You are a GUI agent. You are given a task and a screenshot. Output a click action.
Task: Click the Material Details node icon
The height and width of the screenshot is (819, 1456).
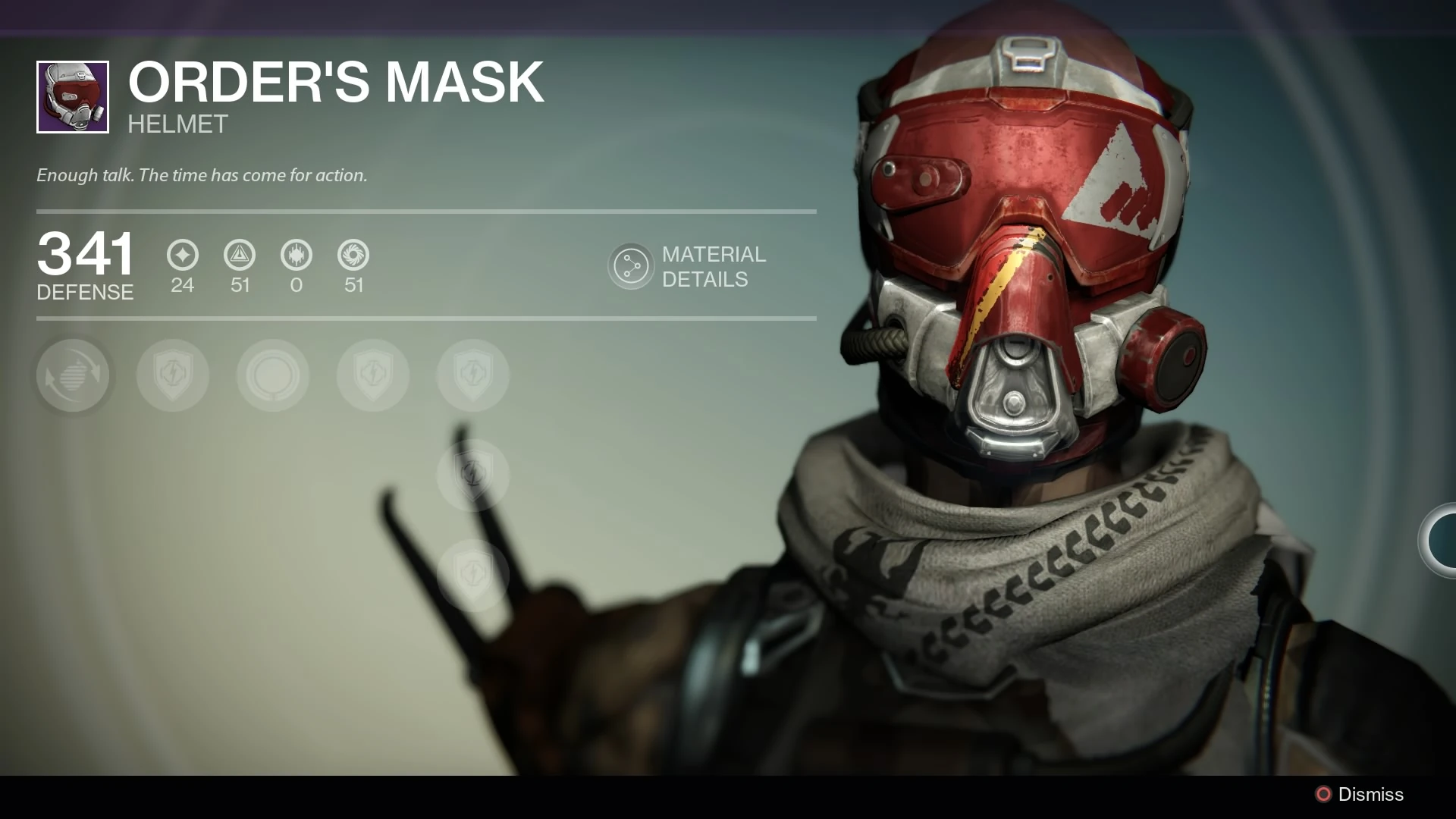(631, 265)
